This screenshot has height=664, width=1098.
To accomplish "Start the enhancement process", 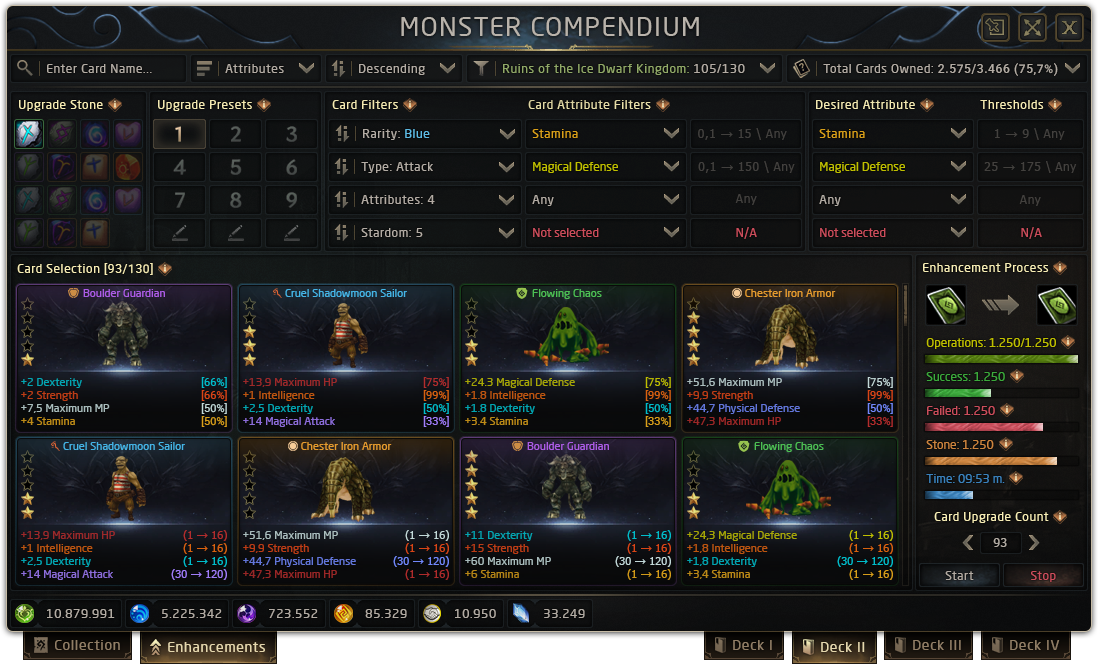I will 959,575.
